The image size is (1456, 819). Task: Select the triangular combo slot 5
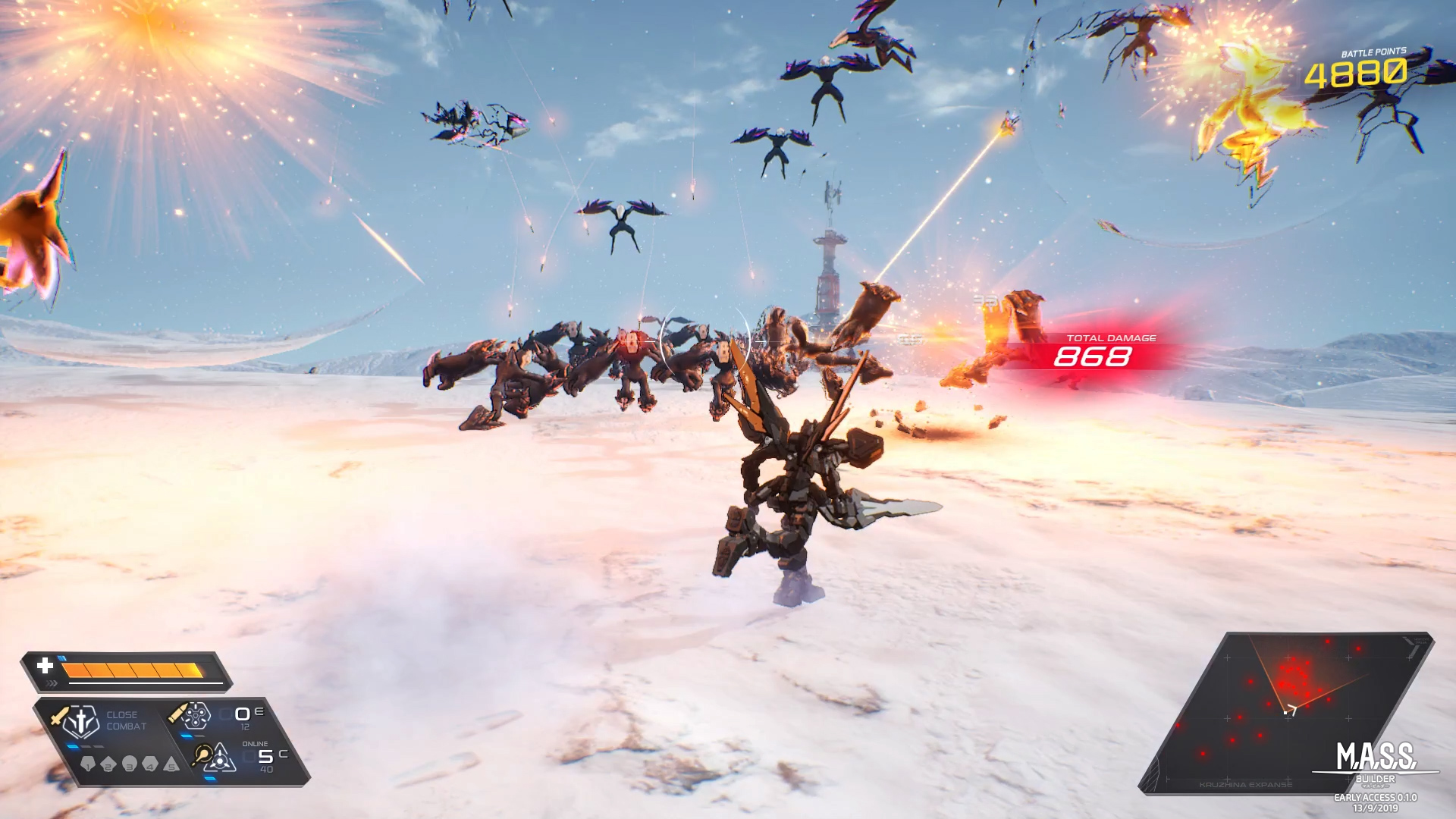[x=172, y=764]
